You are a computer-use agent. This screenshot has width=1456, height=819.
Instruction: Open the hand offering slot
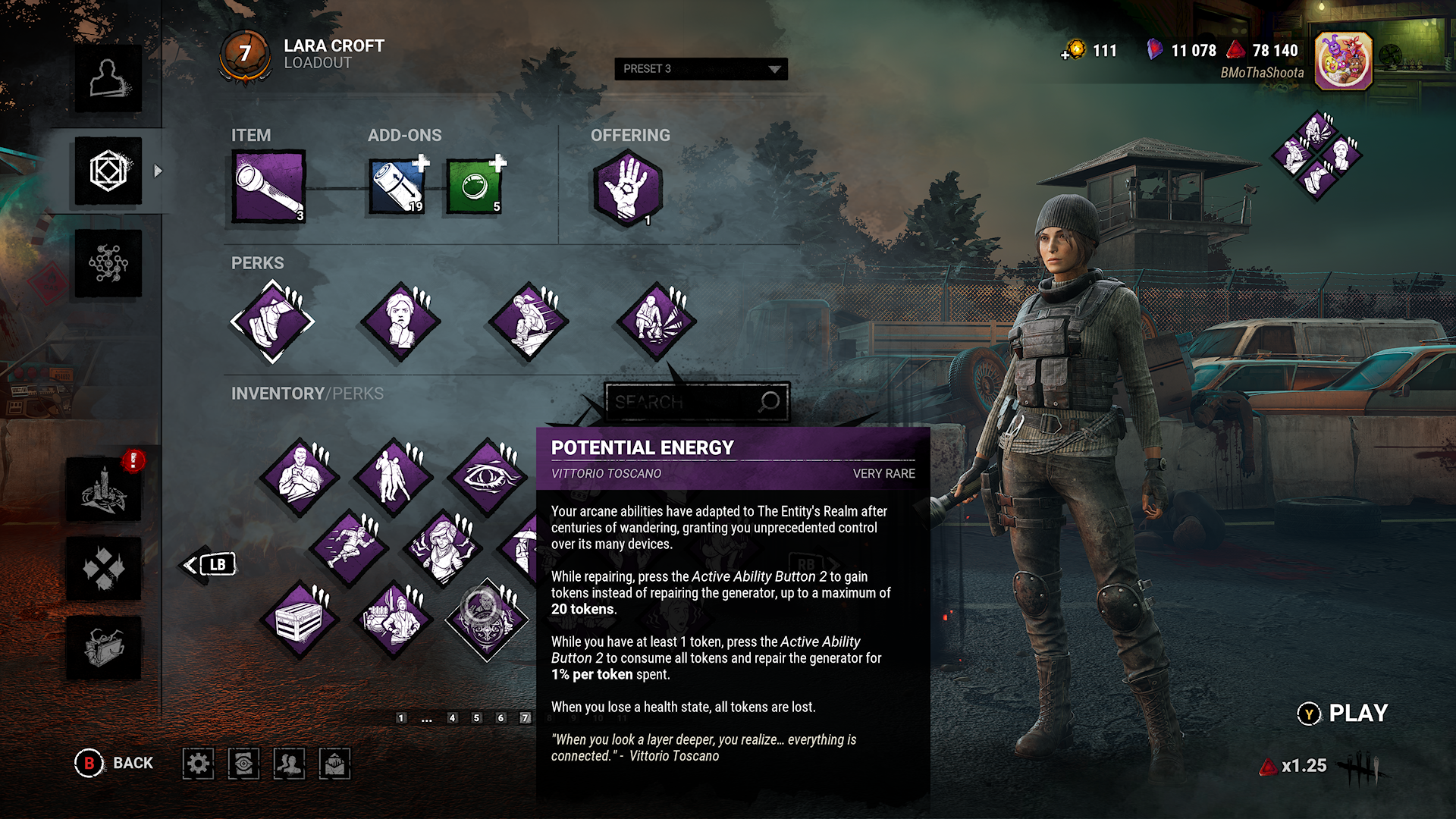(x=627, y=187)
